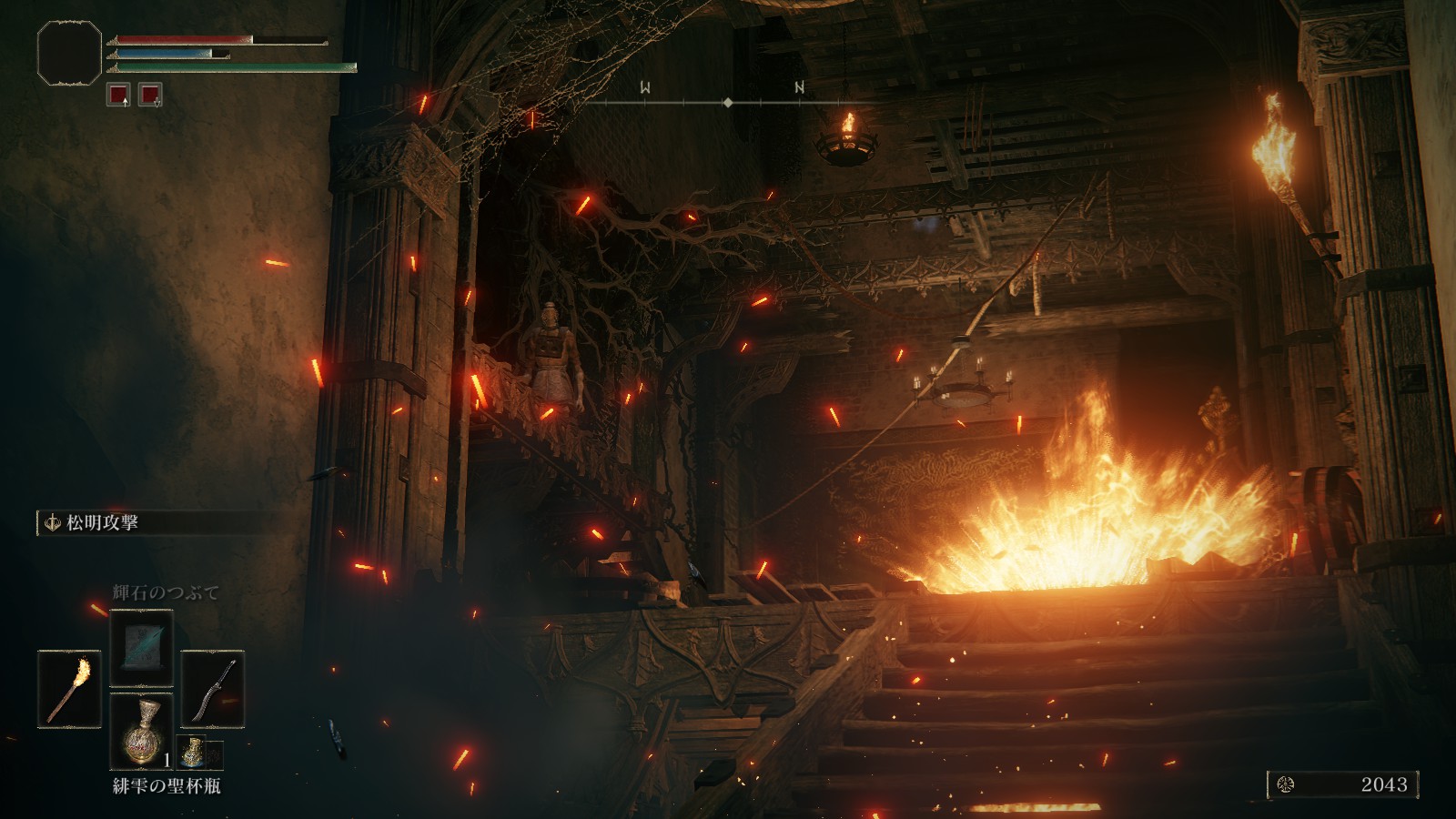Click the red status icon with up arrow

(118, 94)
